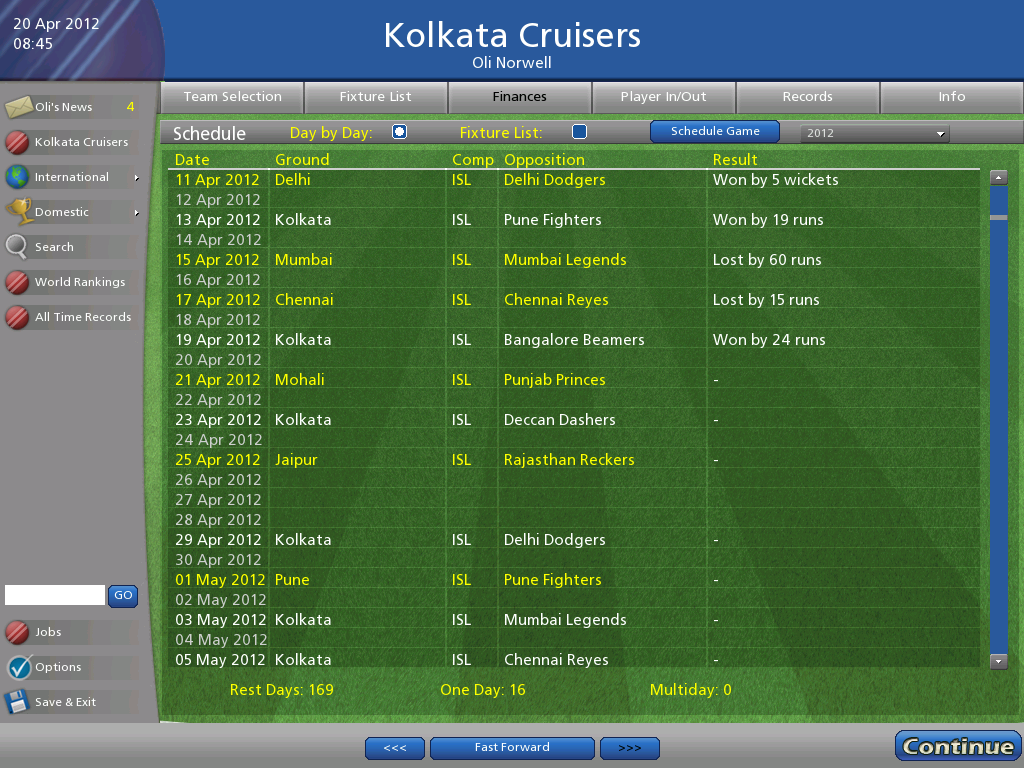Viewport: 1024px width, 768px height.
Task: Show the Records tab
Action: (x=808, y=97)
